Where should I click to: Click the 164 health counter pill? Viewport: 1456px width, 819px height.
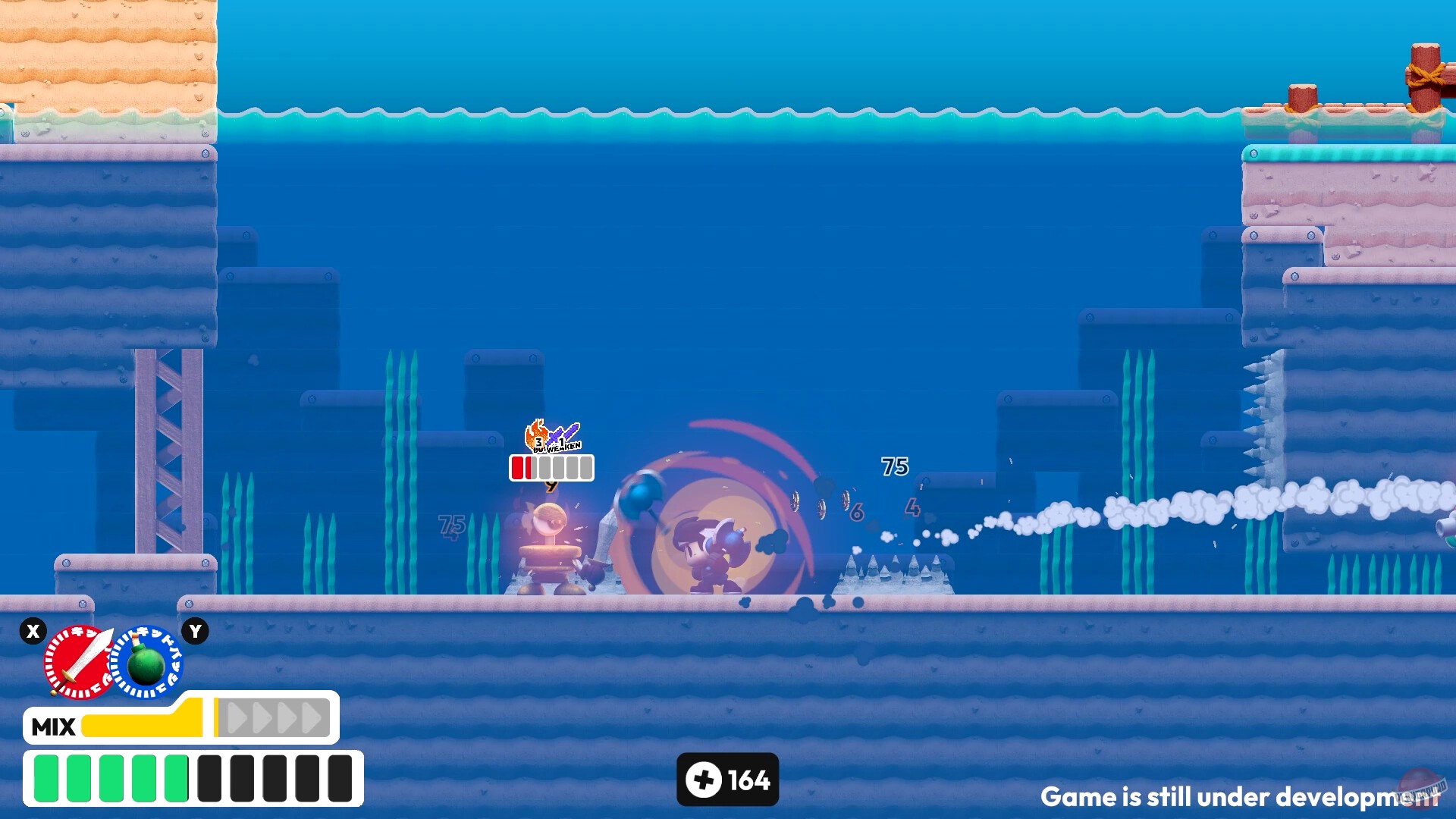(728, 780)
